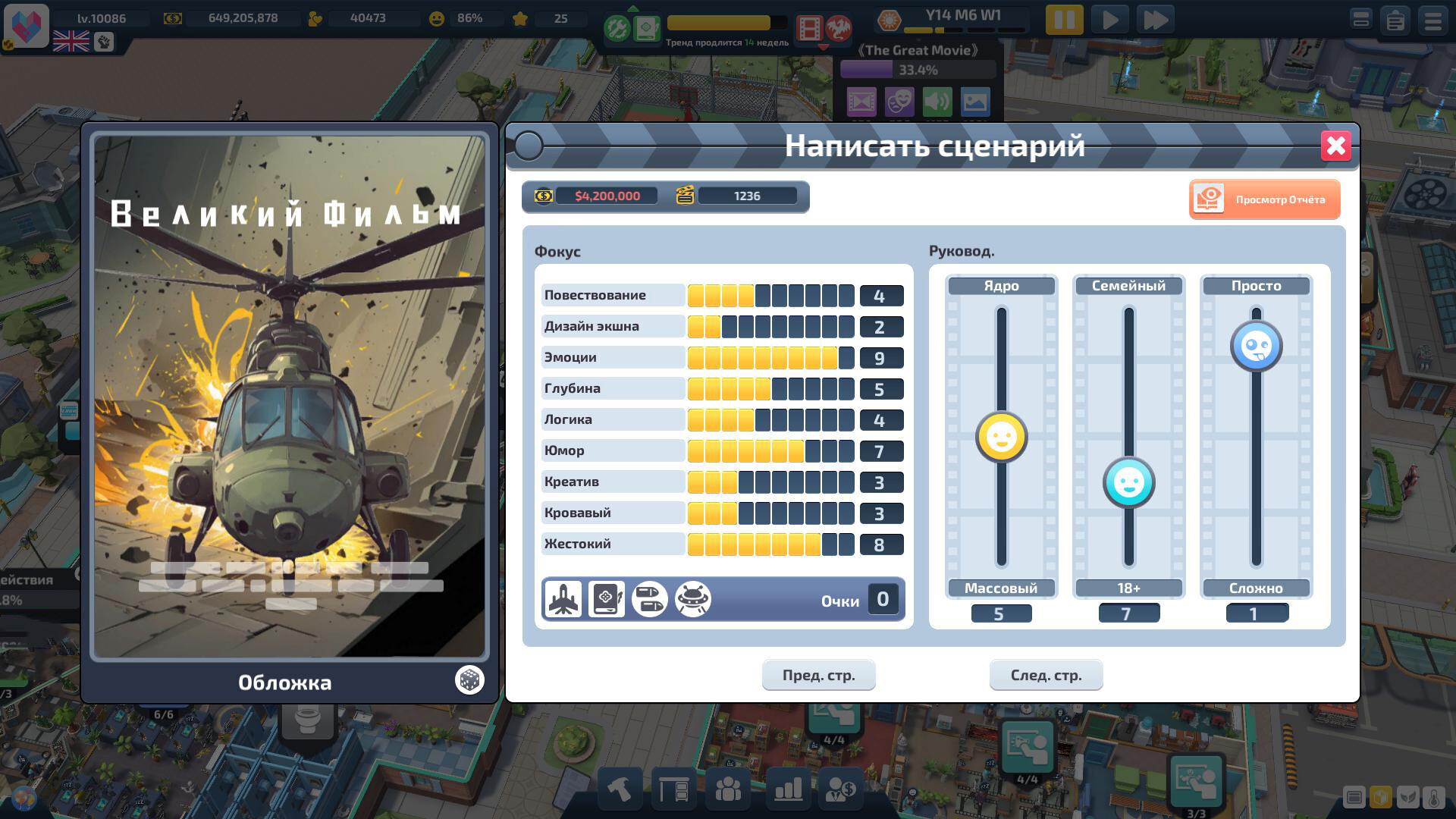Click the Ядро/Массовый slider handle
The width and height of the screenshot is (1456, 819).
(1001, 438)
